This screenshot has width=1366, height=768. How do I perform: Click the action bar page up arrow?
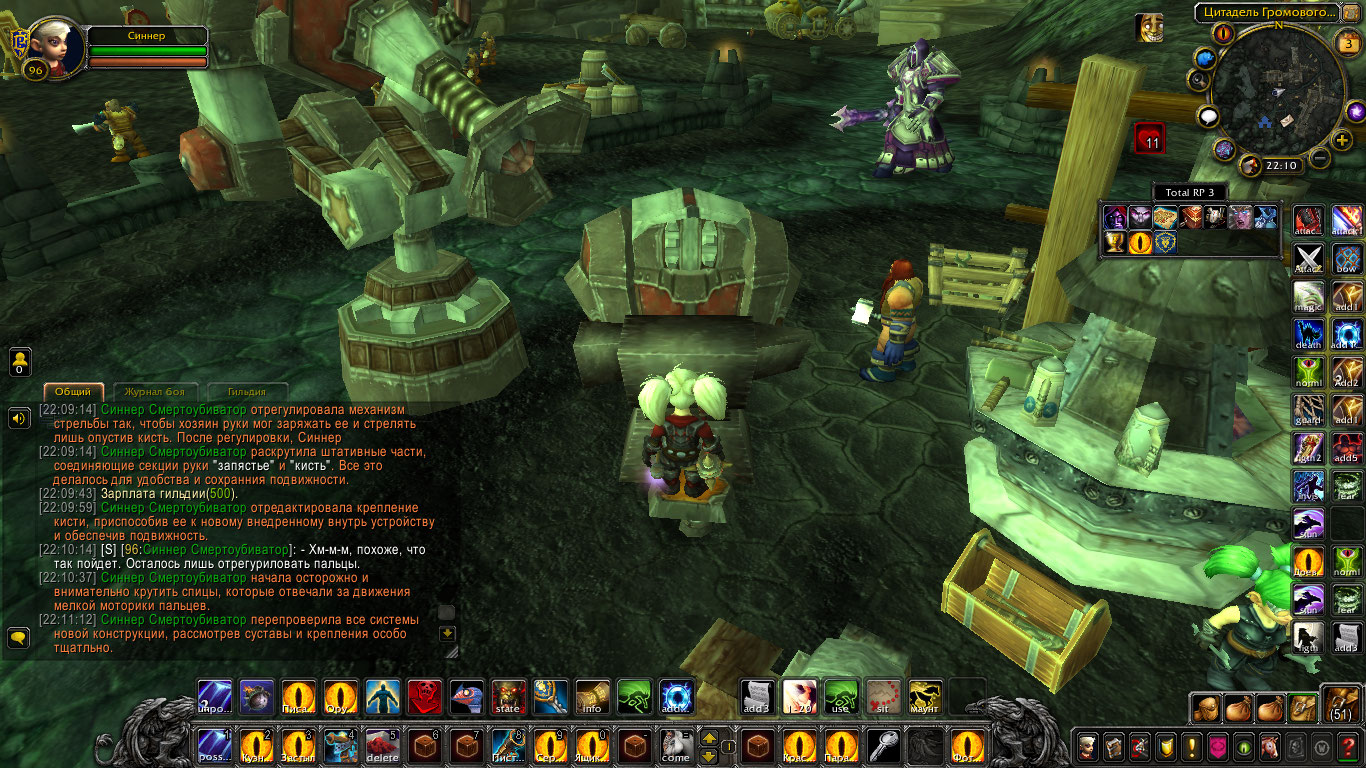[709, 737]
